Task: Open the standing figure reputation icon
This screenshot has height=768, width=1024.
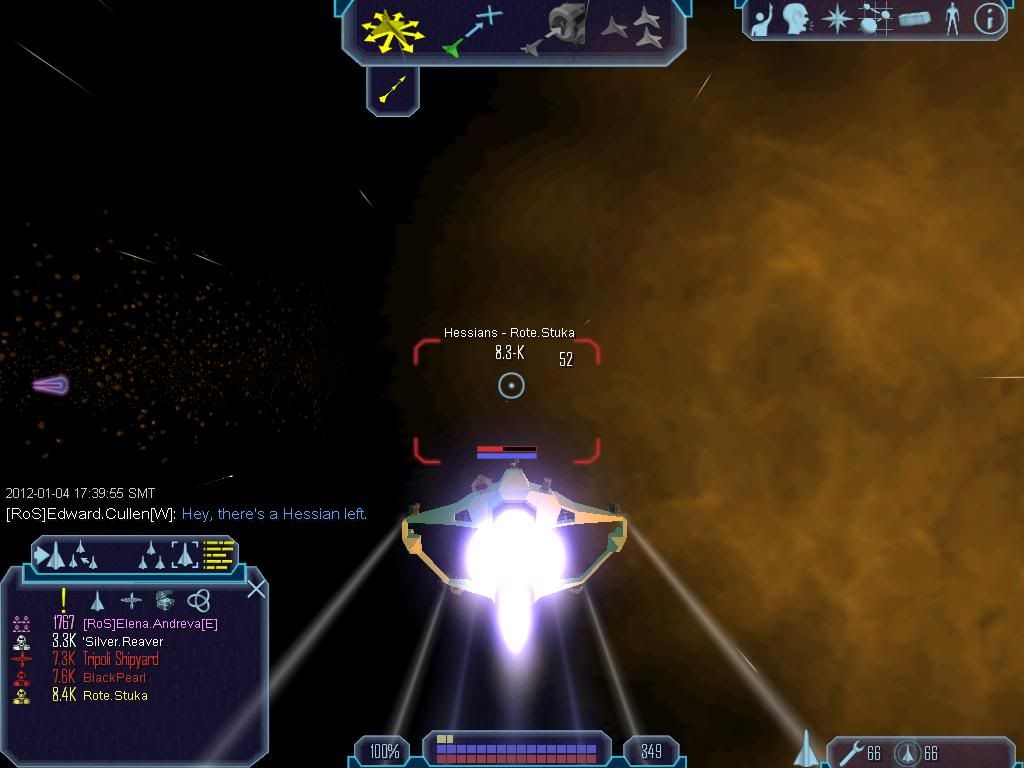Action: click(951, 18)
